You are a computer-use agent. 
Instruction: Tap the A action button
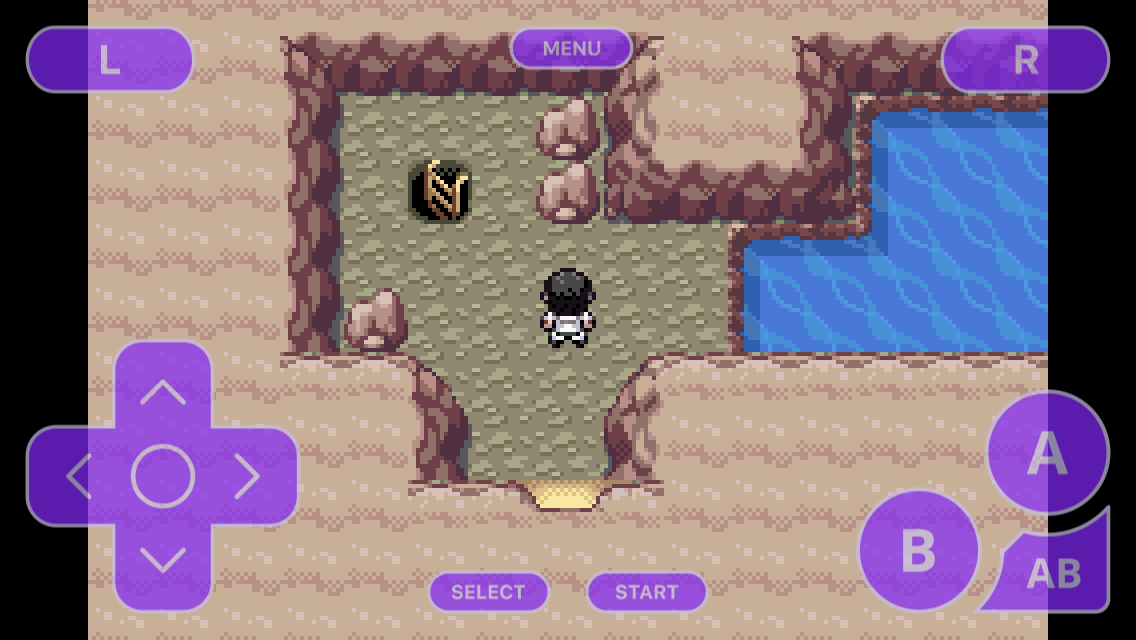tap(1047, 452)
